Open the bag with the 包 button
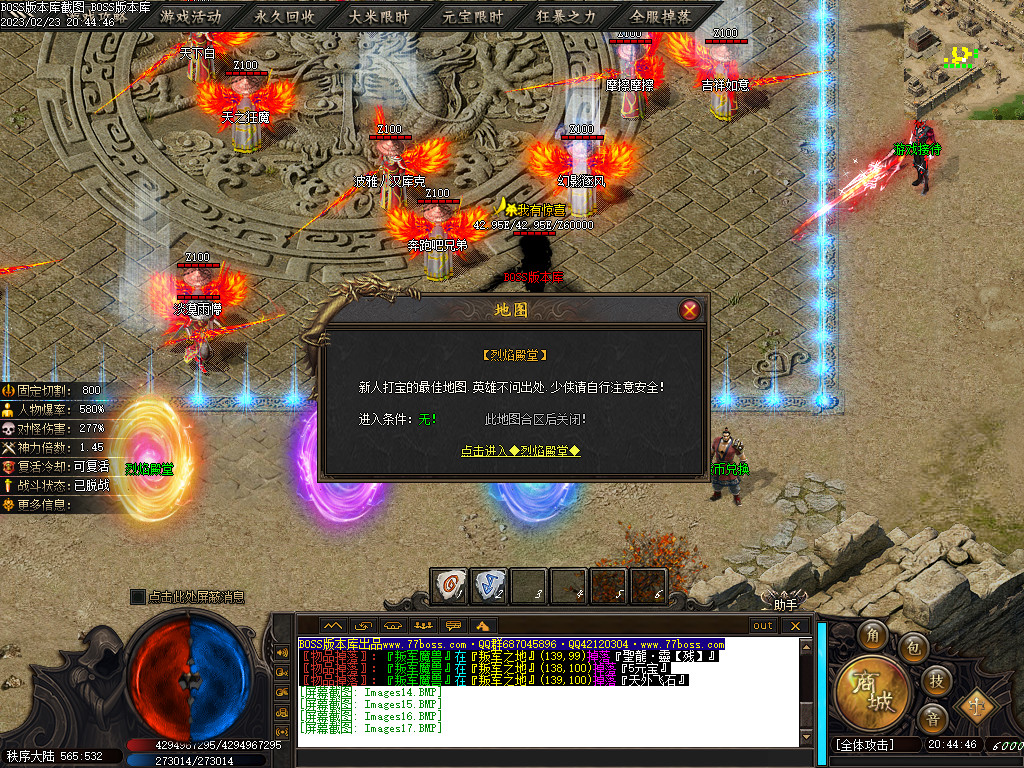Viewport: 1024px width, 768px height. [912, 649]
